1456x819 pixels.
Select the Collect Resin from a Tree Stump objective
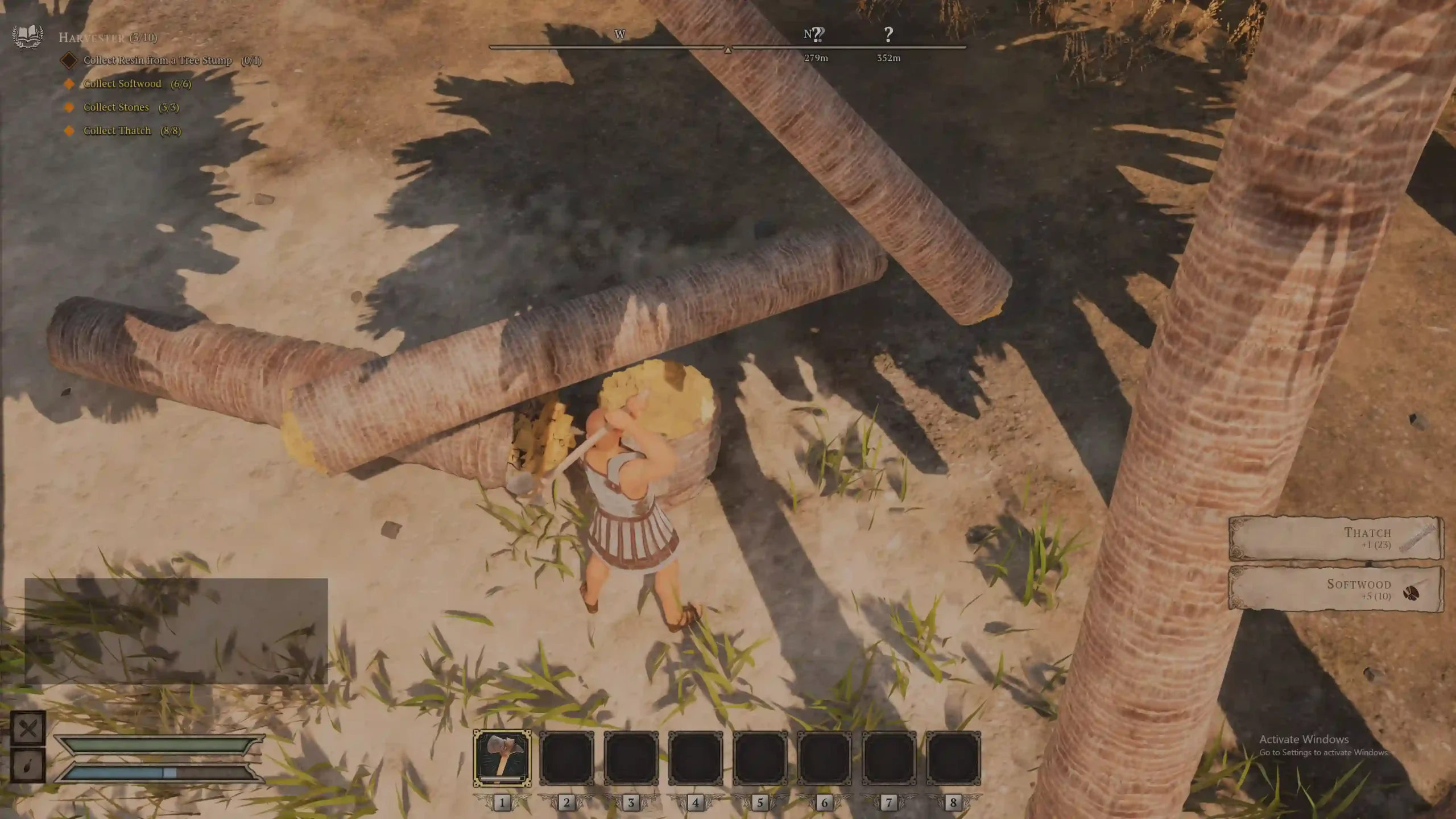pyautogui.click(x=158, y=60)
